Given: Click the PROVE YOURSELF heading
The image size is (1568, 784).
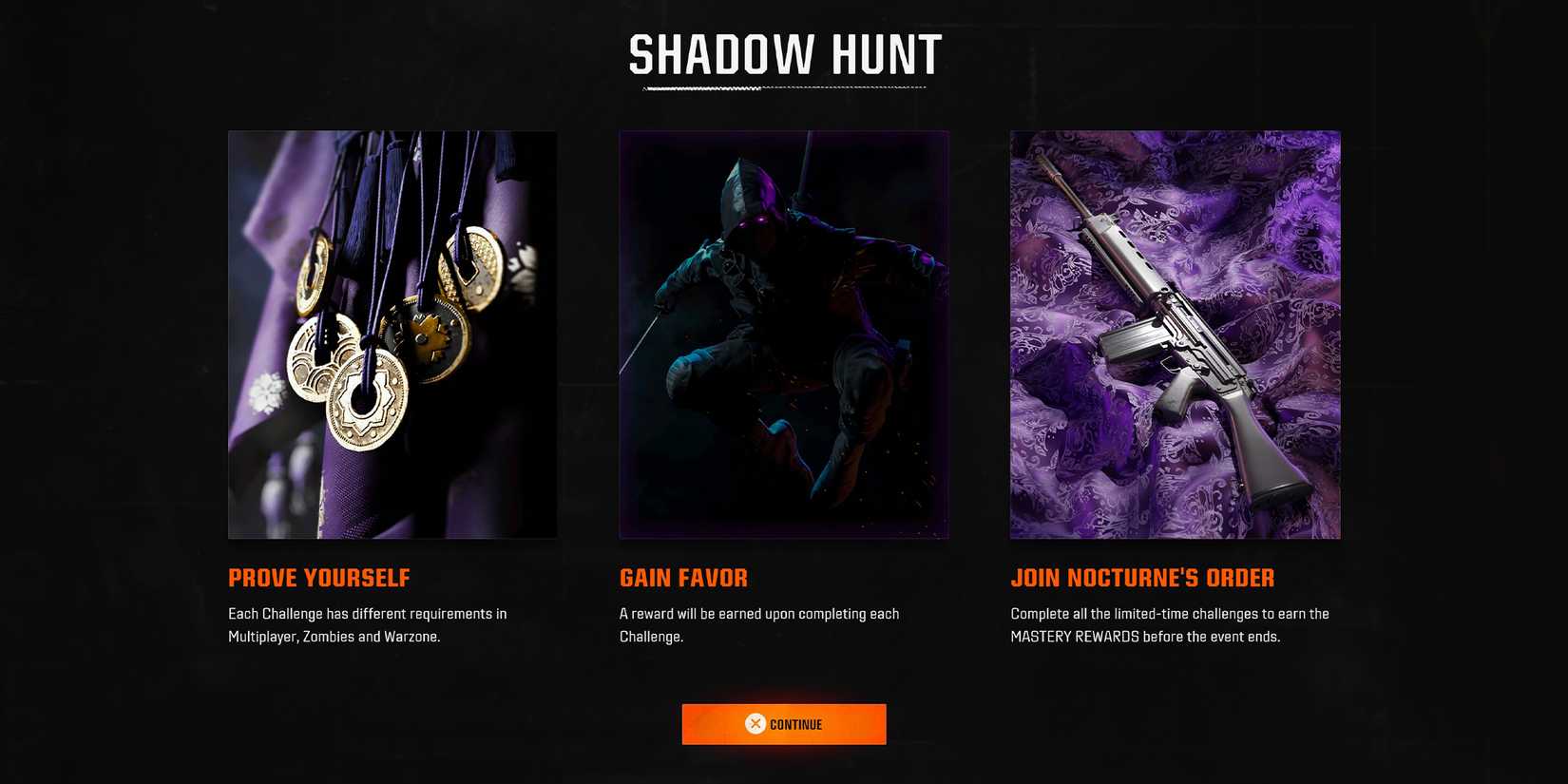Looking at the screenshot, I should pyautogui.click(x=318, y=578).
